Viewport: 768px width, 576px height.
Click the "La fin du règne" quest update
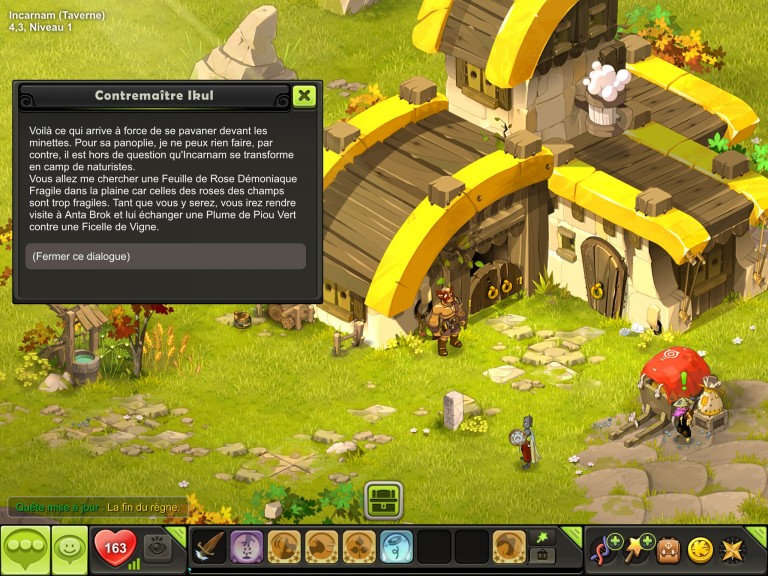point(143,507)
